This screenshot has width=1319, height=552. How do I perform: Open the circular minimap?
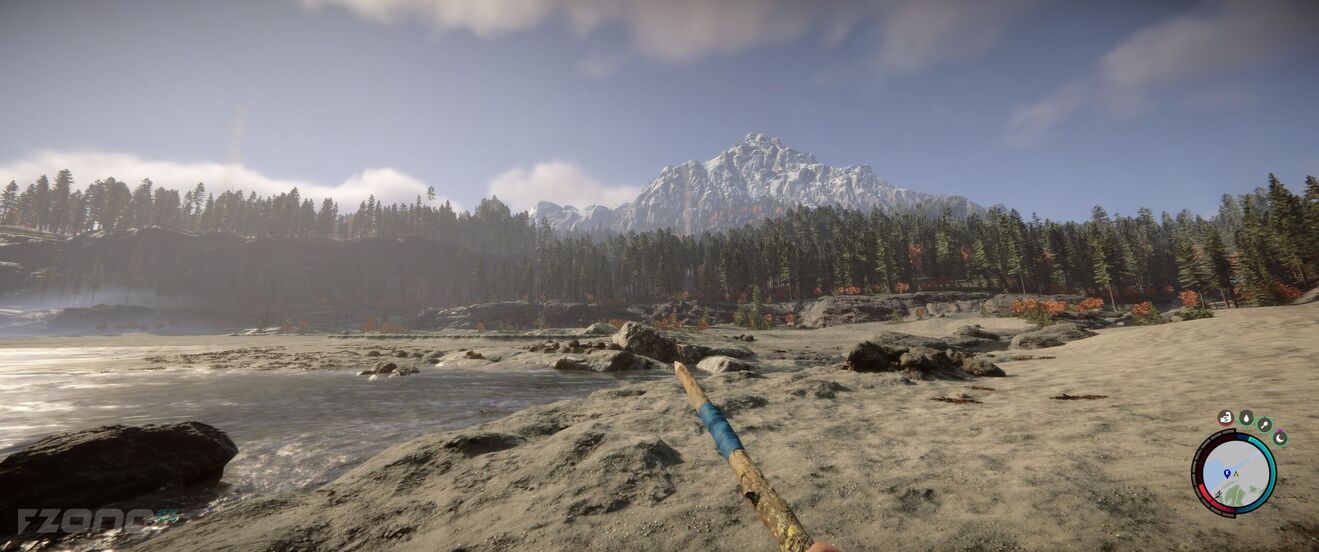(x=1234, y=474)
